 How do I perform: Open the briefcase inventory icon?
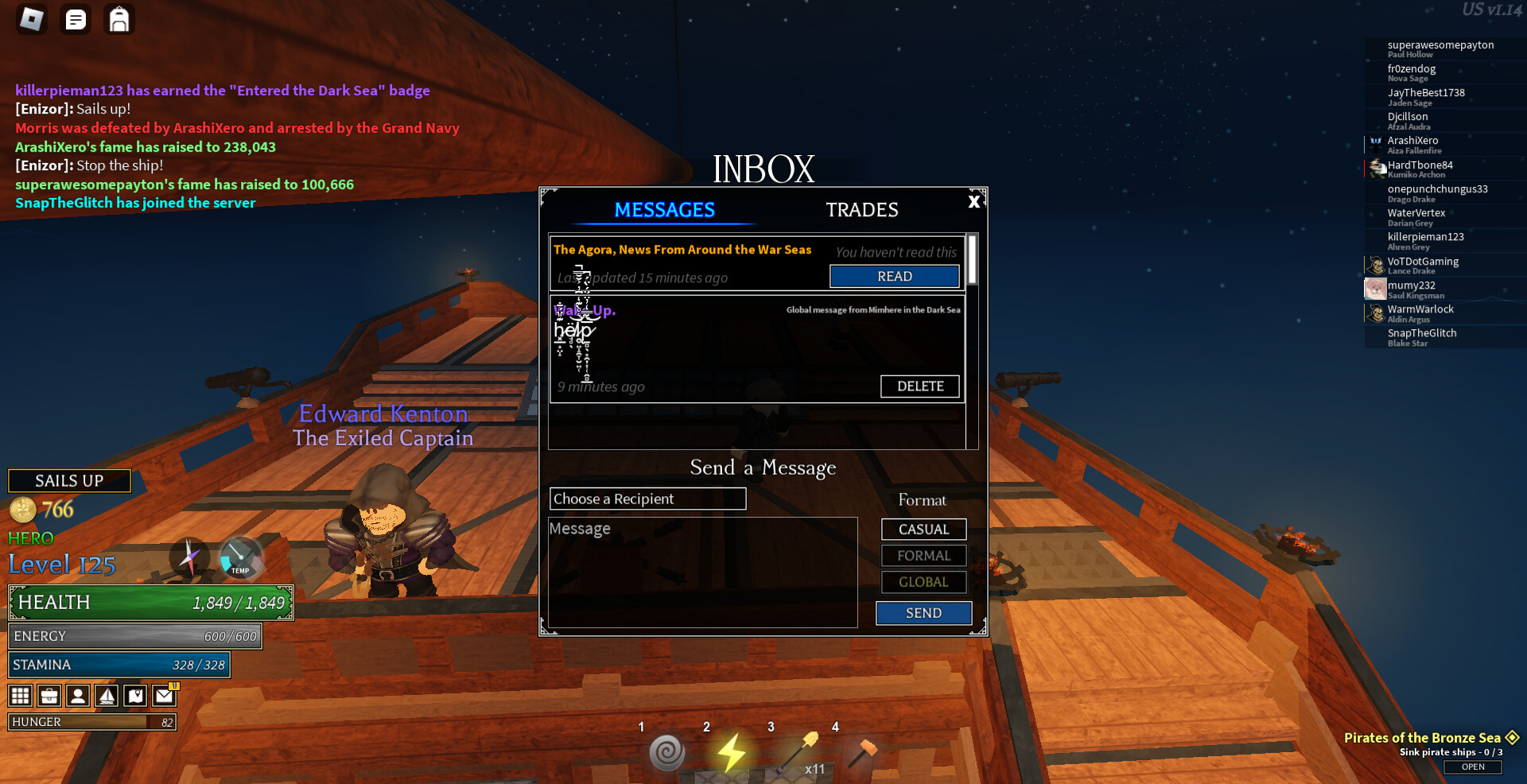(49, 697)
